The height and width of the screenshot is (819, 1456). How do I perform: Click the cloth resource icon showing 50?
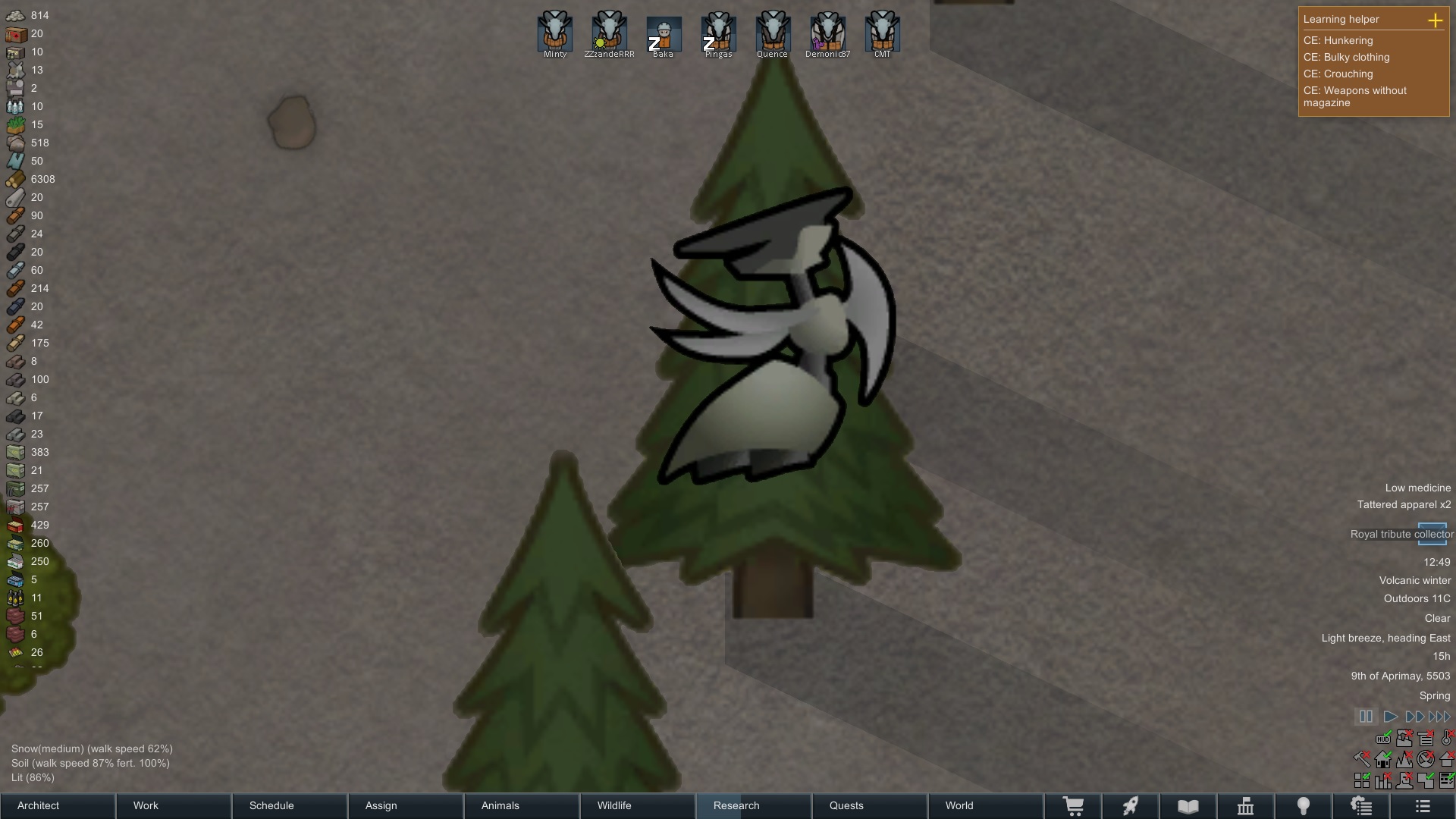(x=15, y=161)
